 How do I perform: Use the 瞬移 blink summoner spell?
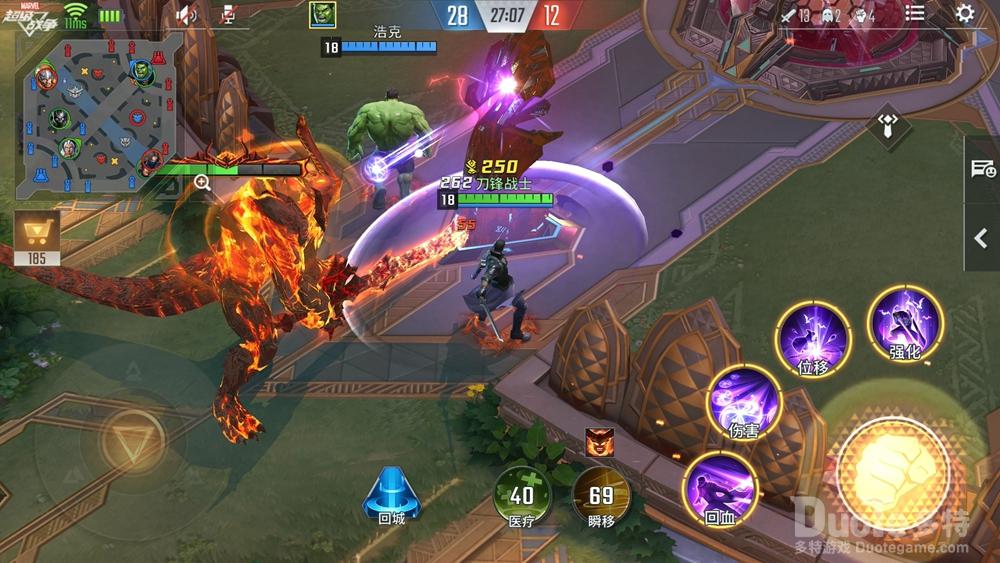tap(601, 495)
